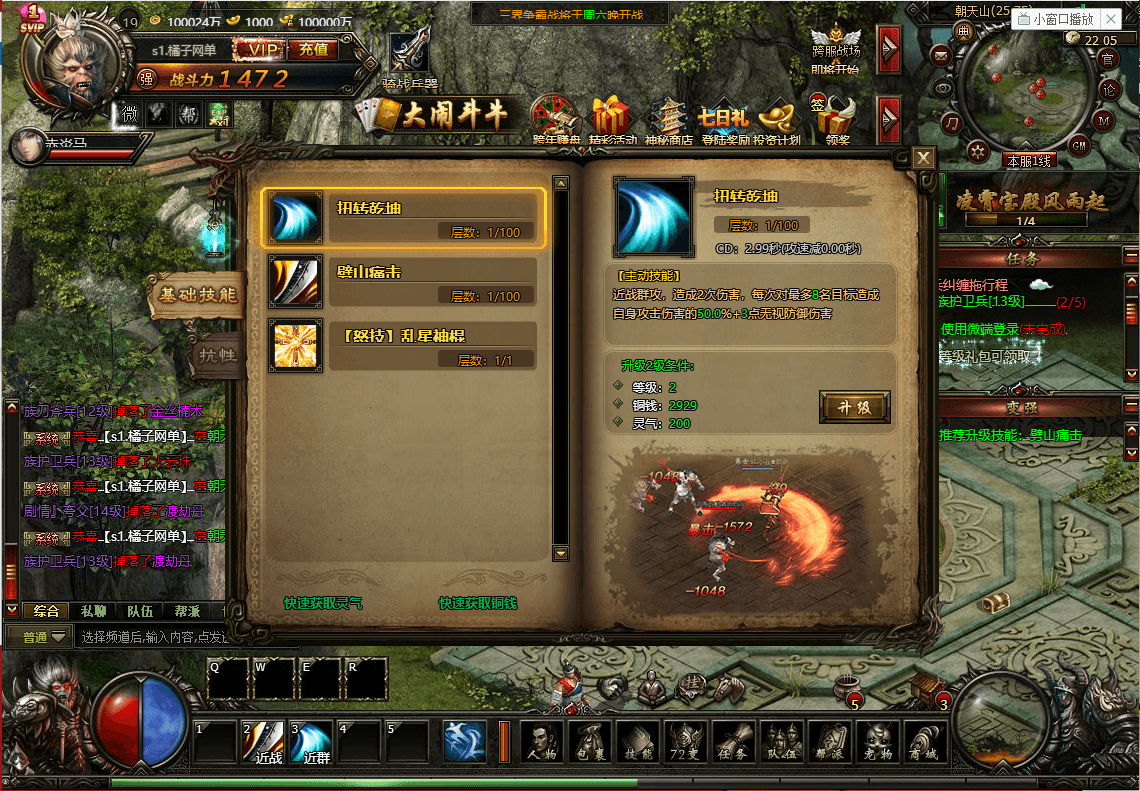This screenshot has width=1140, height=791.
Task: Click the 快速获取灵气 link
Action: click(x=323, y=603)
